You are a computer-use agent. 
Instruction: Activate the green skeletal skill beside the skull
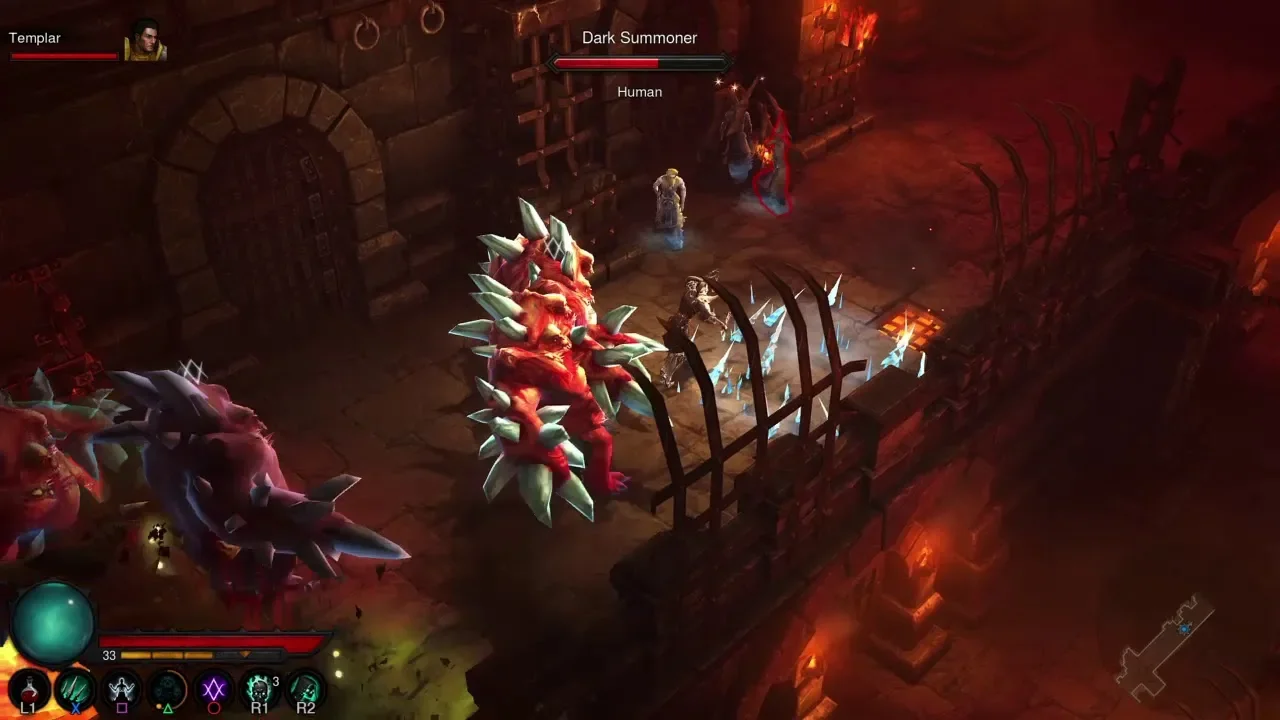click(306, 690)
